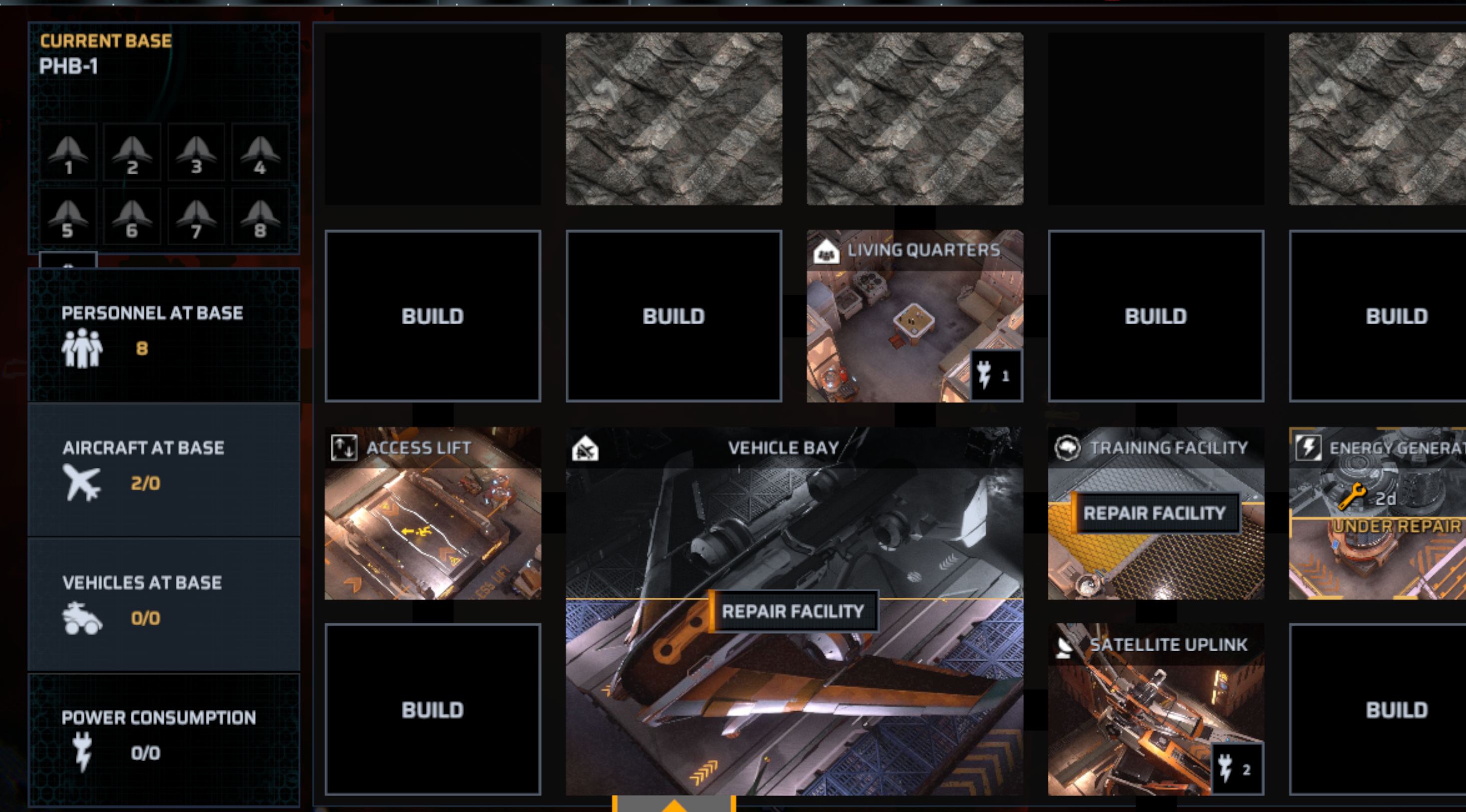The height and width of the screenshot is (812, 1466).
Task: View Personnel at Base details
Action: (164, 335)
